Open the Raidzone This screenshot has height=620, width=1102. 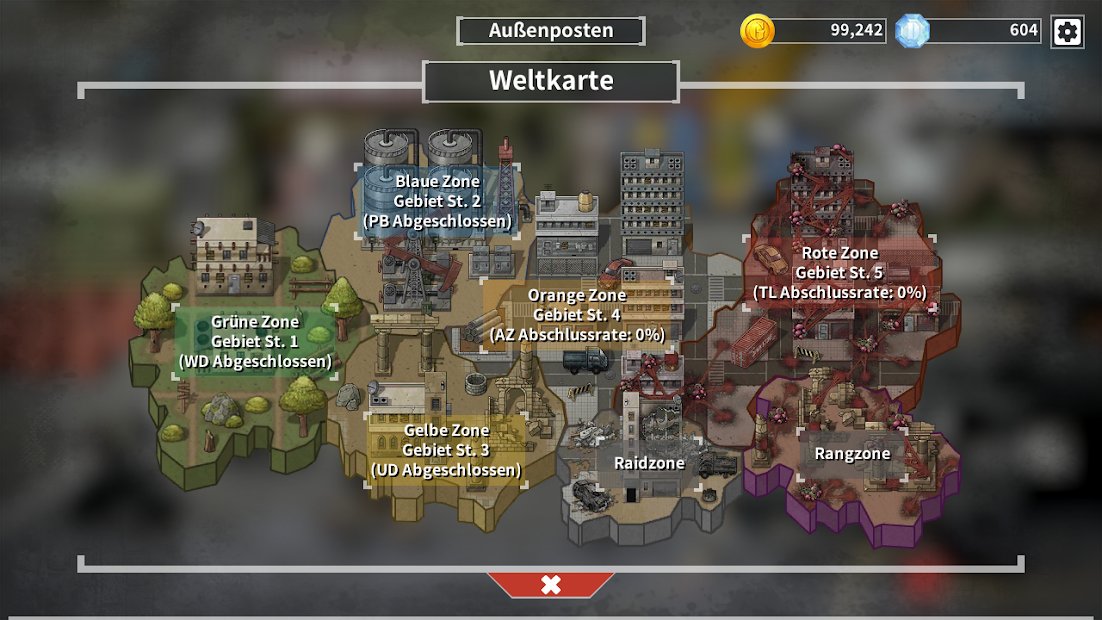[649, 463]
